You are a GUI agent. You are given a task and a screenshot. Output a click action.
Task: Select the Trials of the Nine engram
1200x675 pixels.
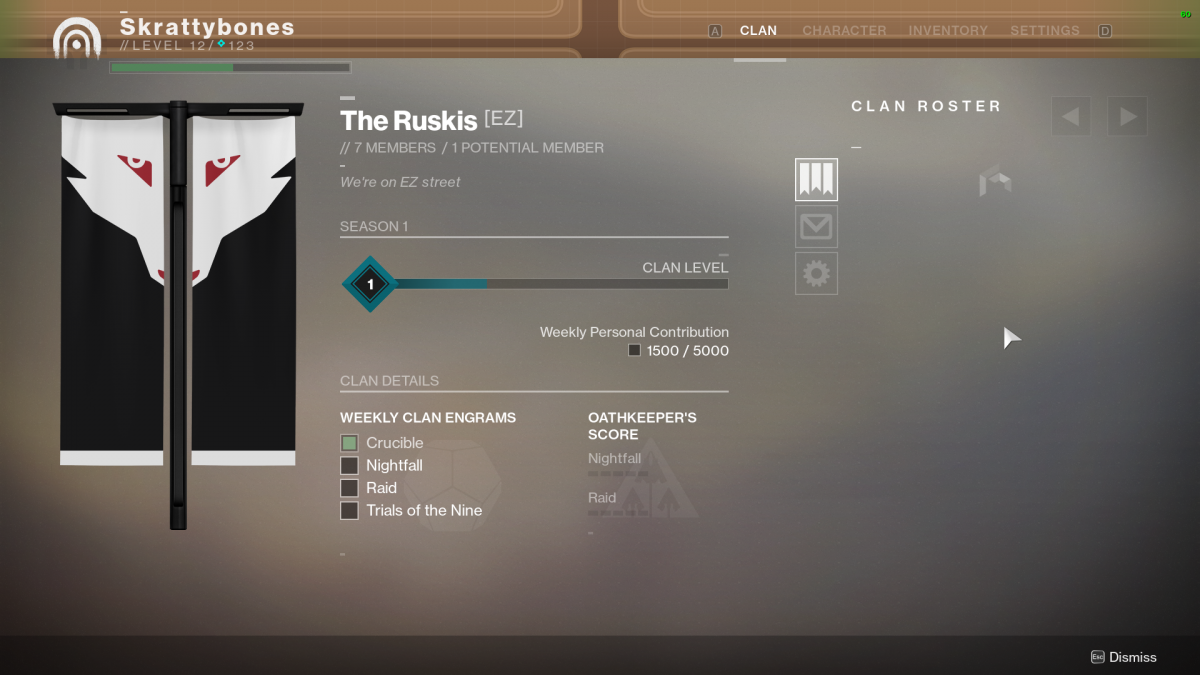tap(349, 510)
